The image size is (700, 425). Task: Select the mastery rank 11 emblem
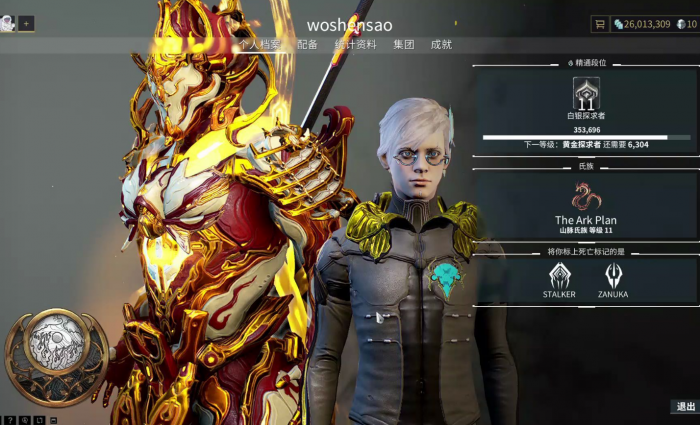pyautogui.click(x=586, y=95)
